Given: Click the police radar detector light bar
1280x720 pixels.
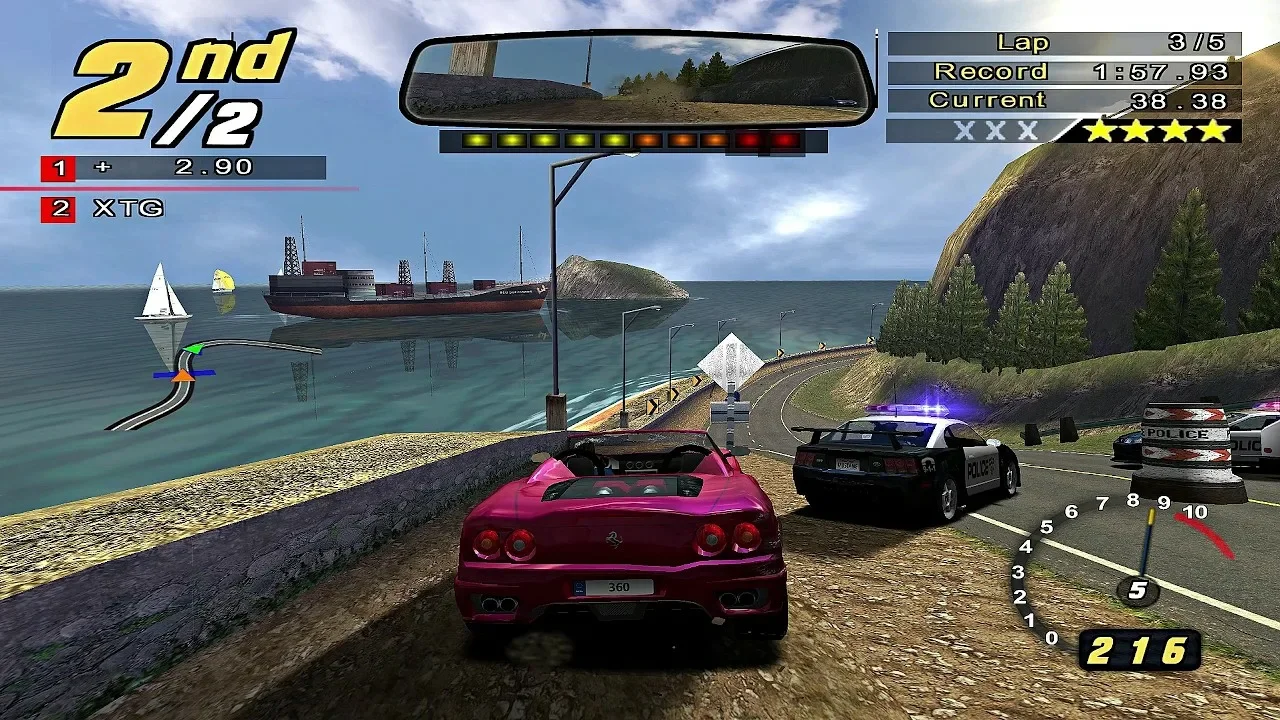Looking at the screenshot, I should coord(633,141).
